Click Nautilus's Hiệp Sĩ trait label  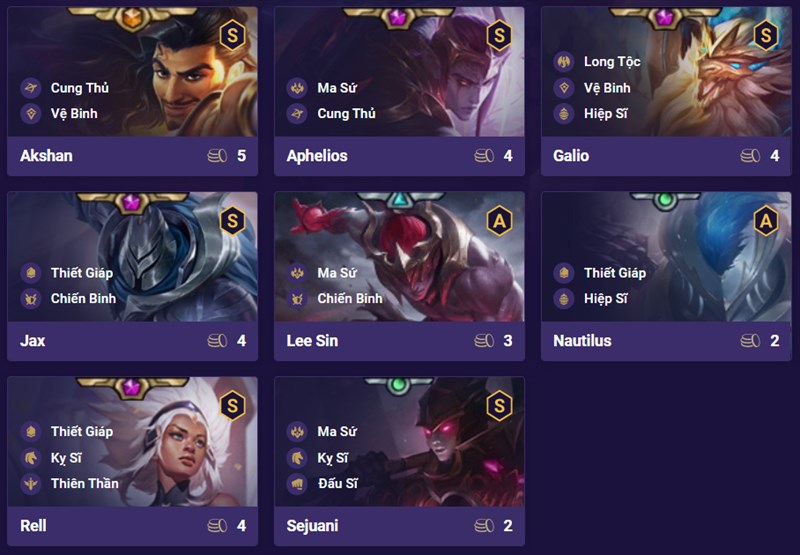[606, 299]
